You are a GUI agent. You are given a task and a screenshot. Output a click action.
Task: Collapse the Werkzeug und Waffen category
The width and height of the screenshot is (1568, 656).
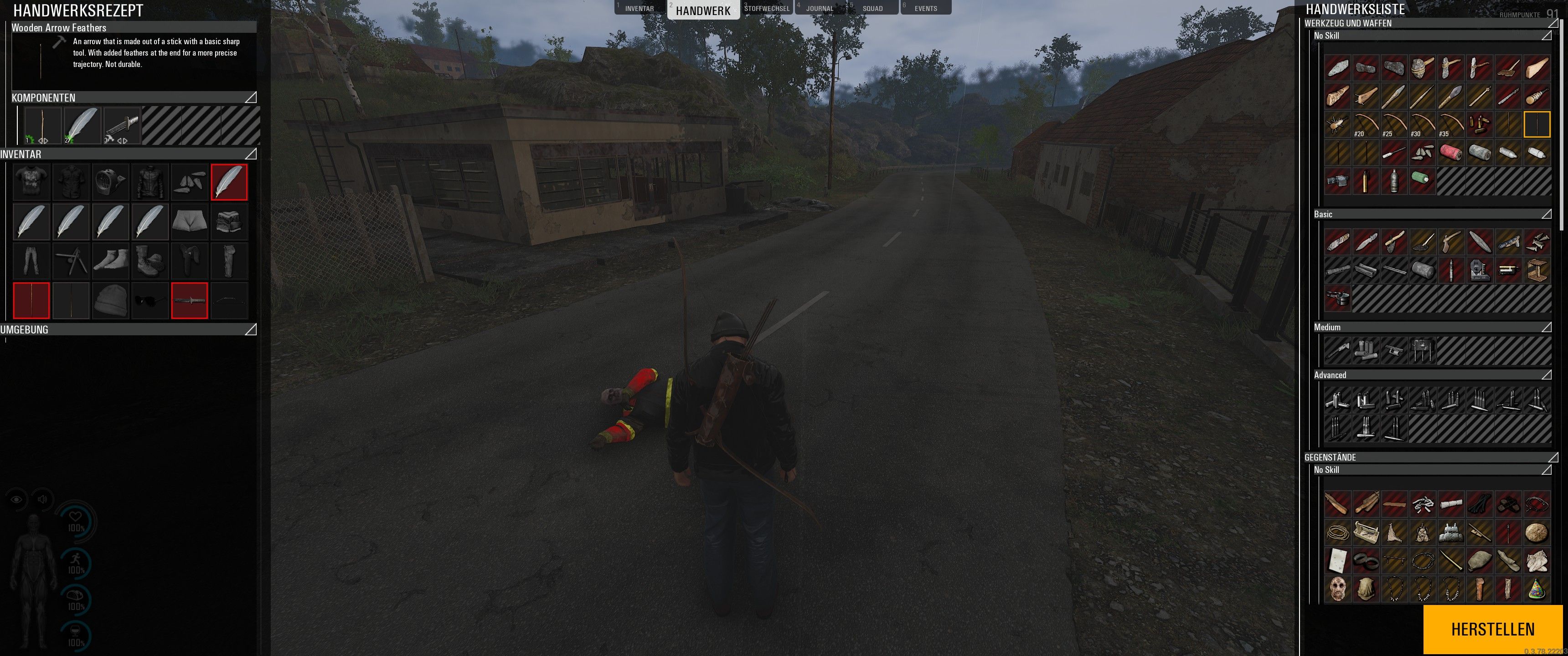(1553, 23)
